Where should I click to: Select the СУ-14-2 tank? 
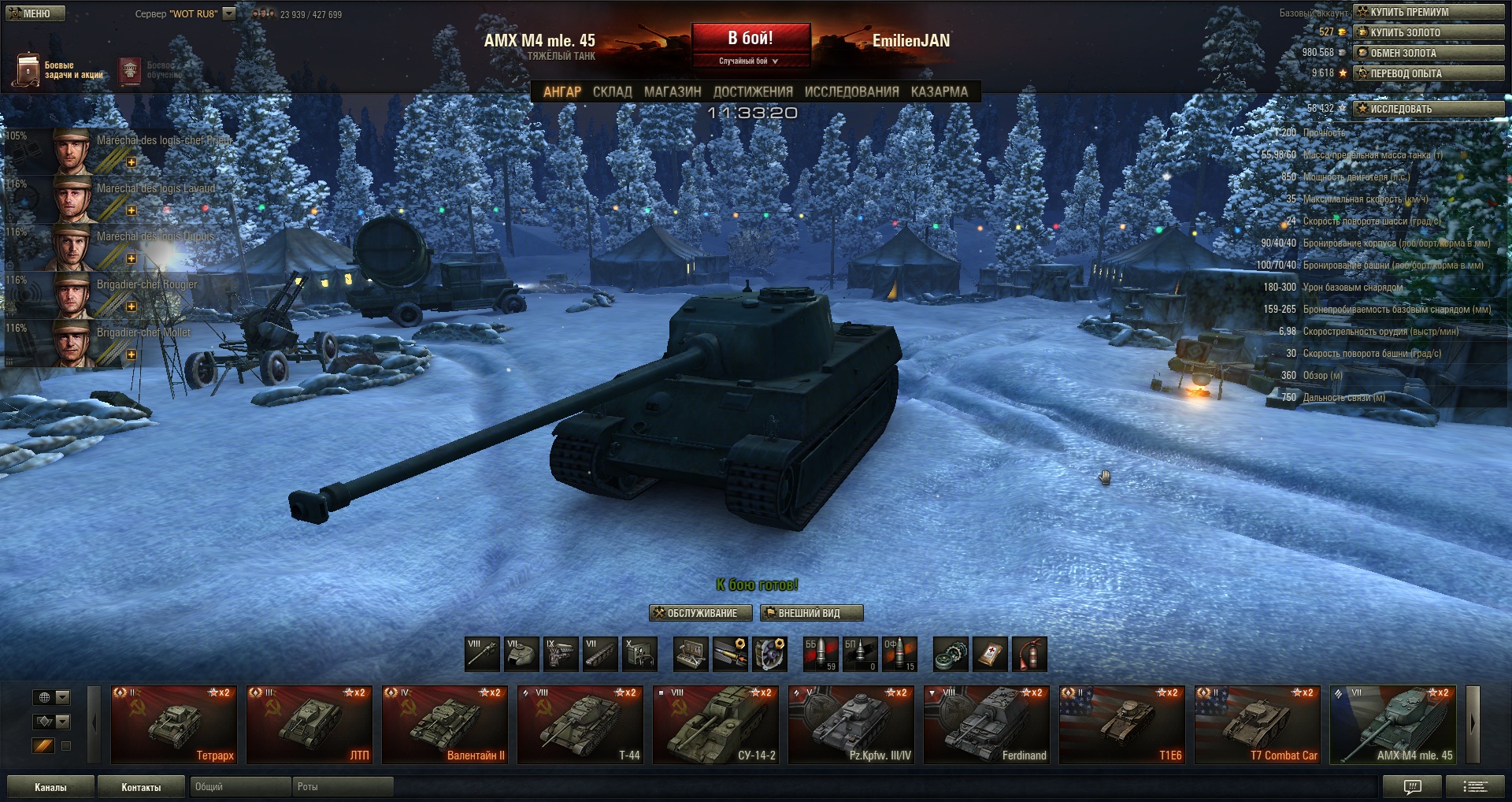[715, 725]
